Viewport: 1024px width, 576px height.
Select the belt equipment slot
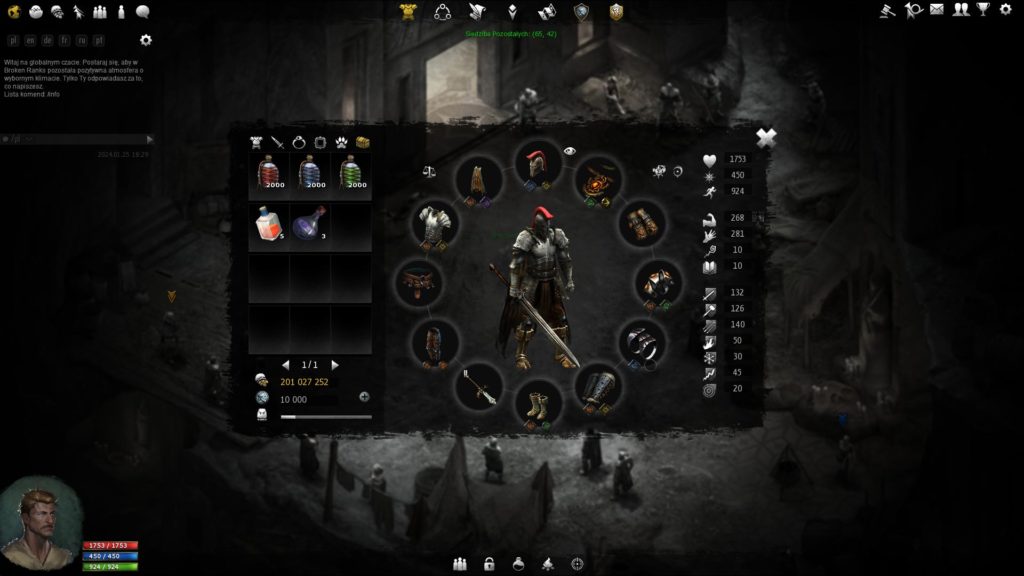coord(419,283)
